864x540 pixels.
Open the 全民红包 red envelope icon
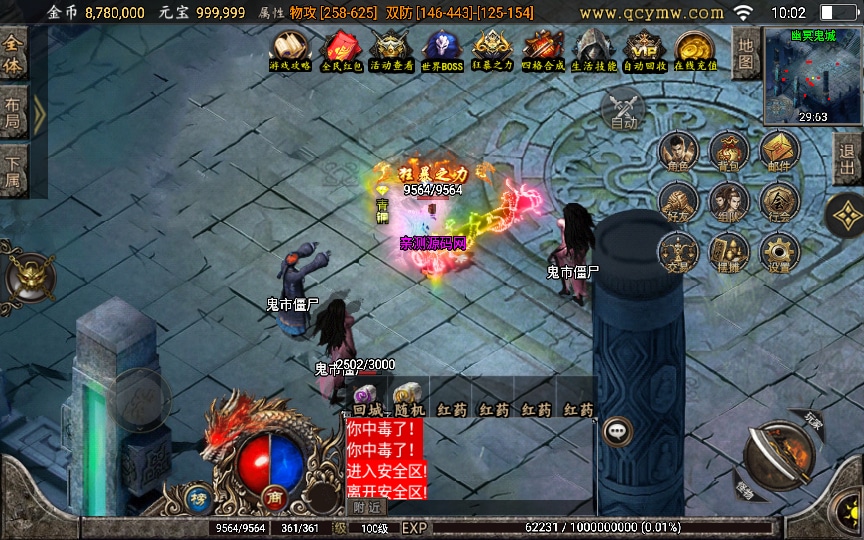339,50
